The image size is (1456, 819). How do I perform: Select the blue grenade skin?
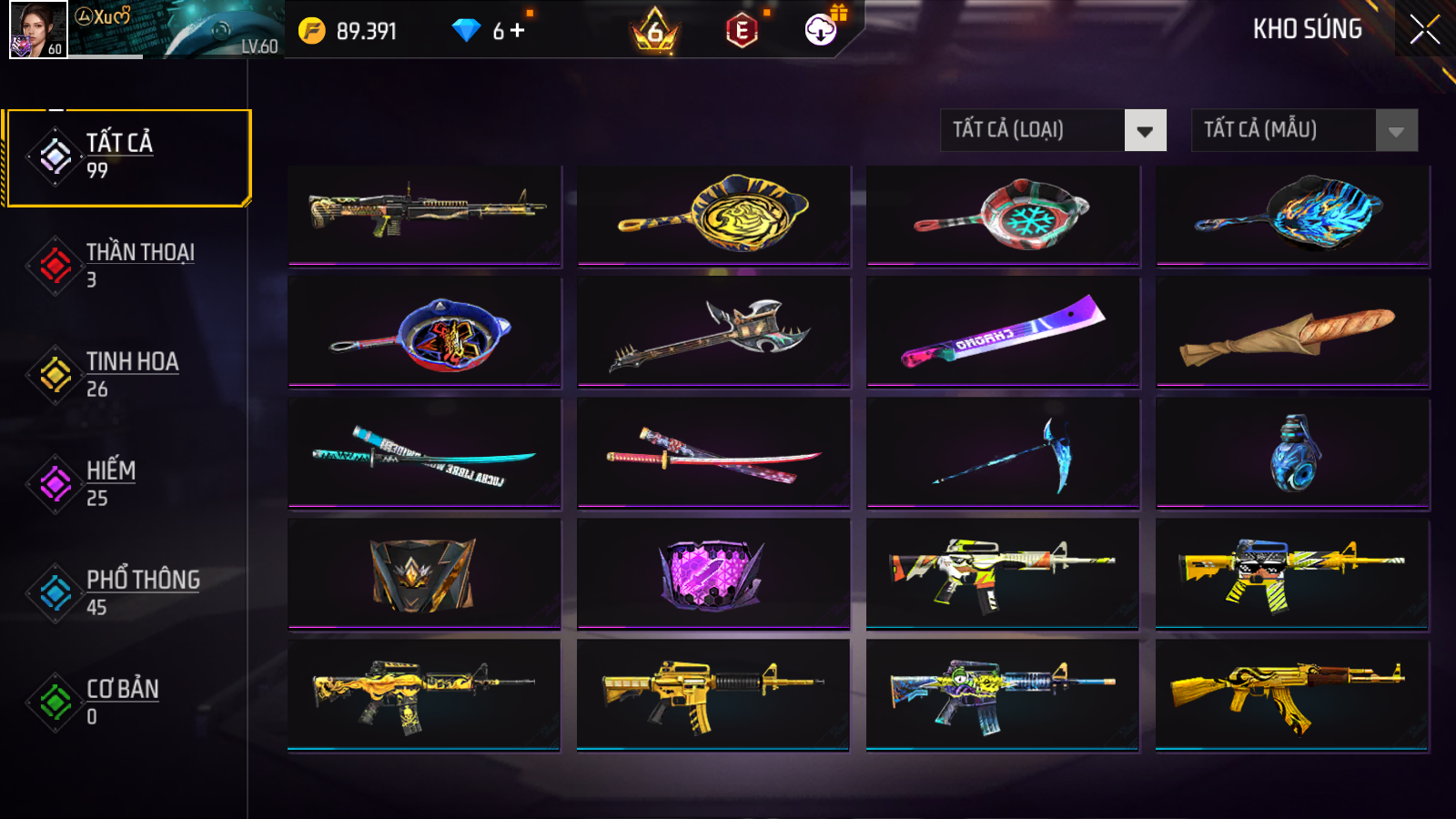[x=1292, y=452]
